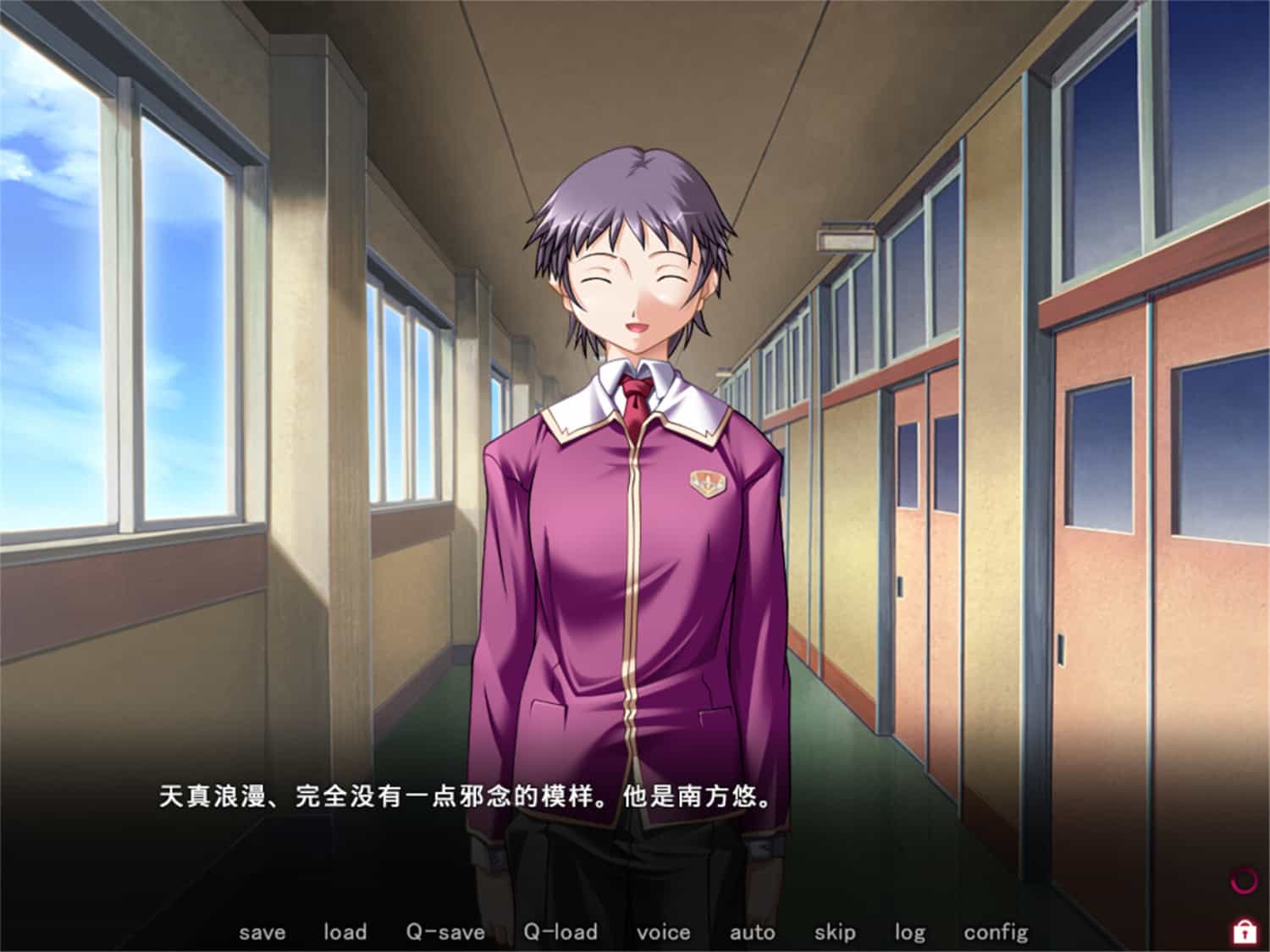Image resolution: width=1270 pixels, height=952 pixels.
Task: Open the message backlog via log
Action: point(909,931)
